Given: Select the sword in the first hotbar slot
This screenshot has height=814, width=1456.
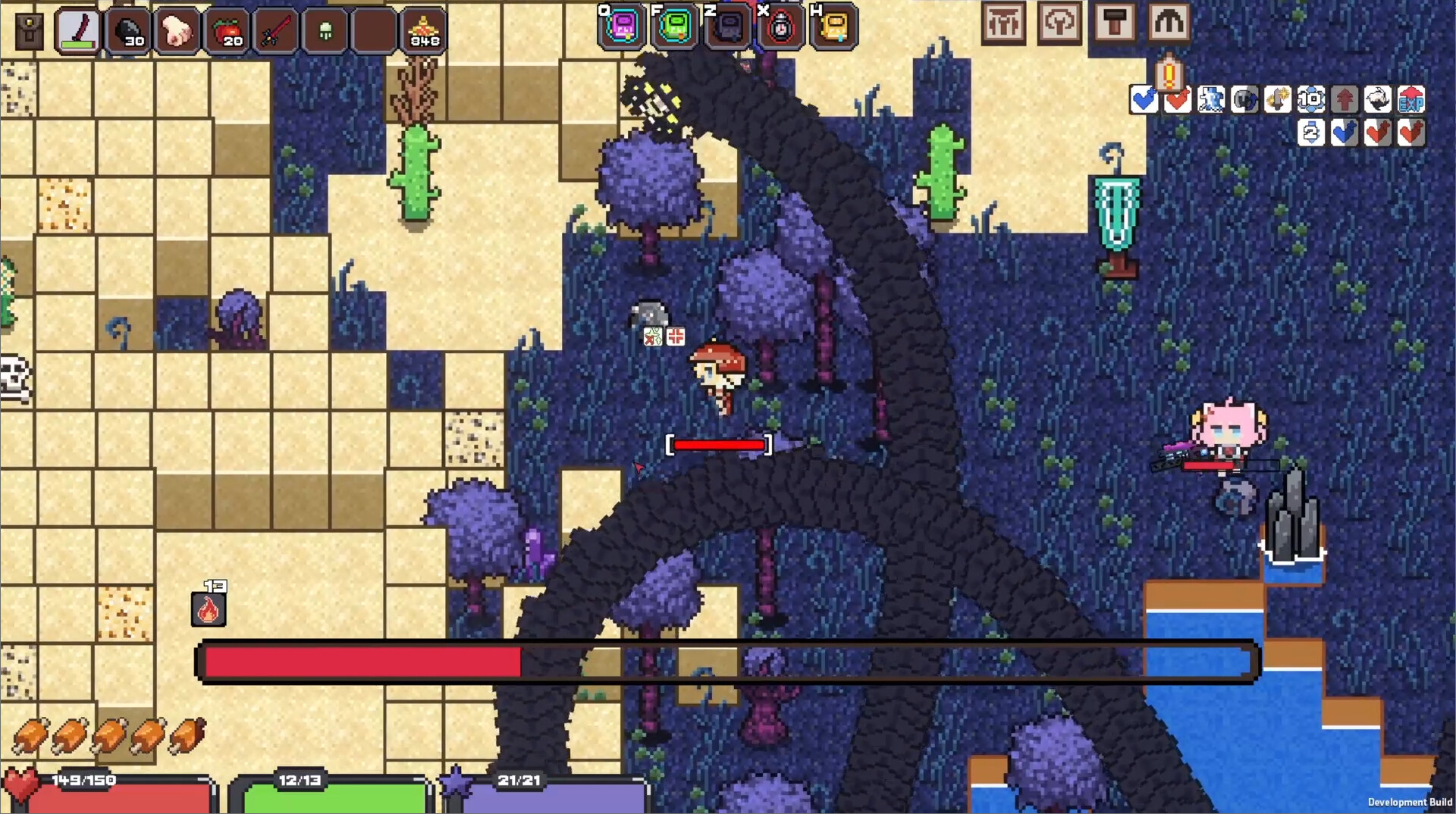Looking at the screenshot, I should pos(77,30).
